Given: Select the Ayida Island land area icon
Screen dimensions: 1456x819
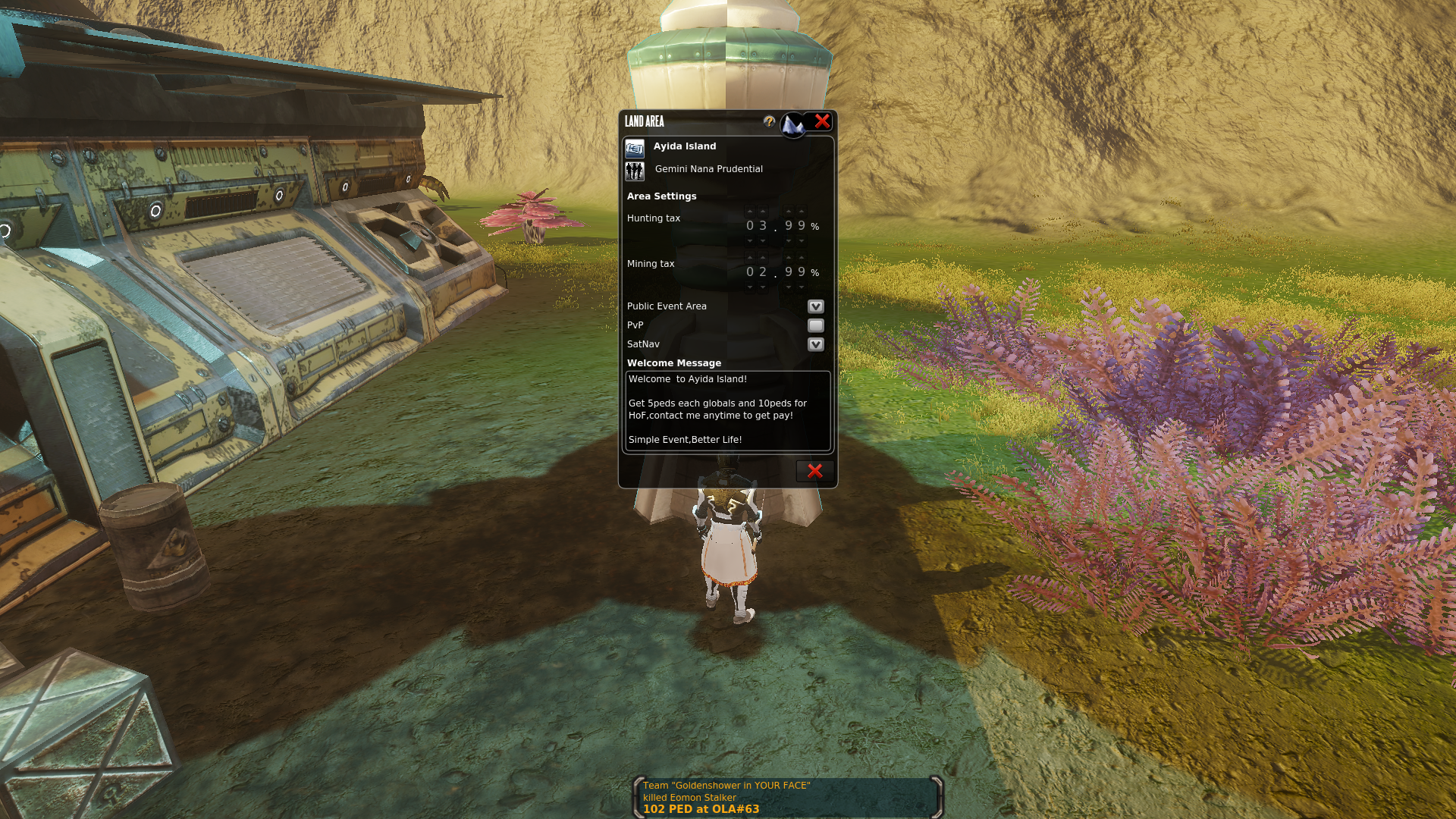Looking at the screenshot, I should pyautogui.click(x=635, y=148).
